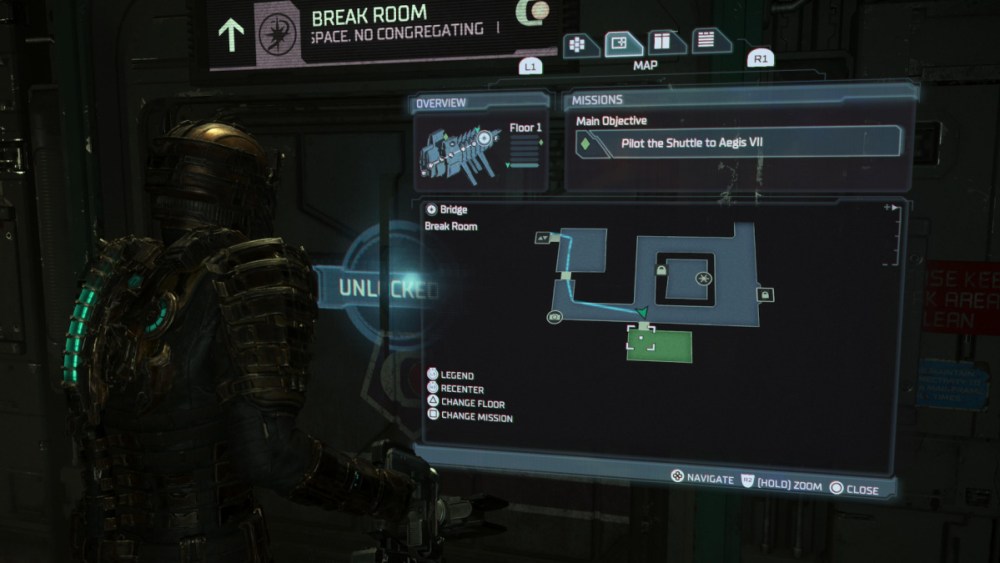
Task: Click the green player arrow on map
Action: pos(644,313)
